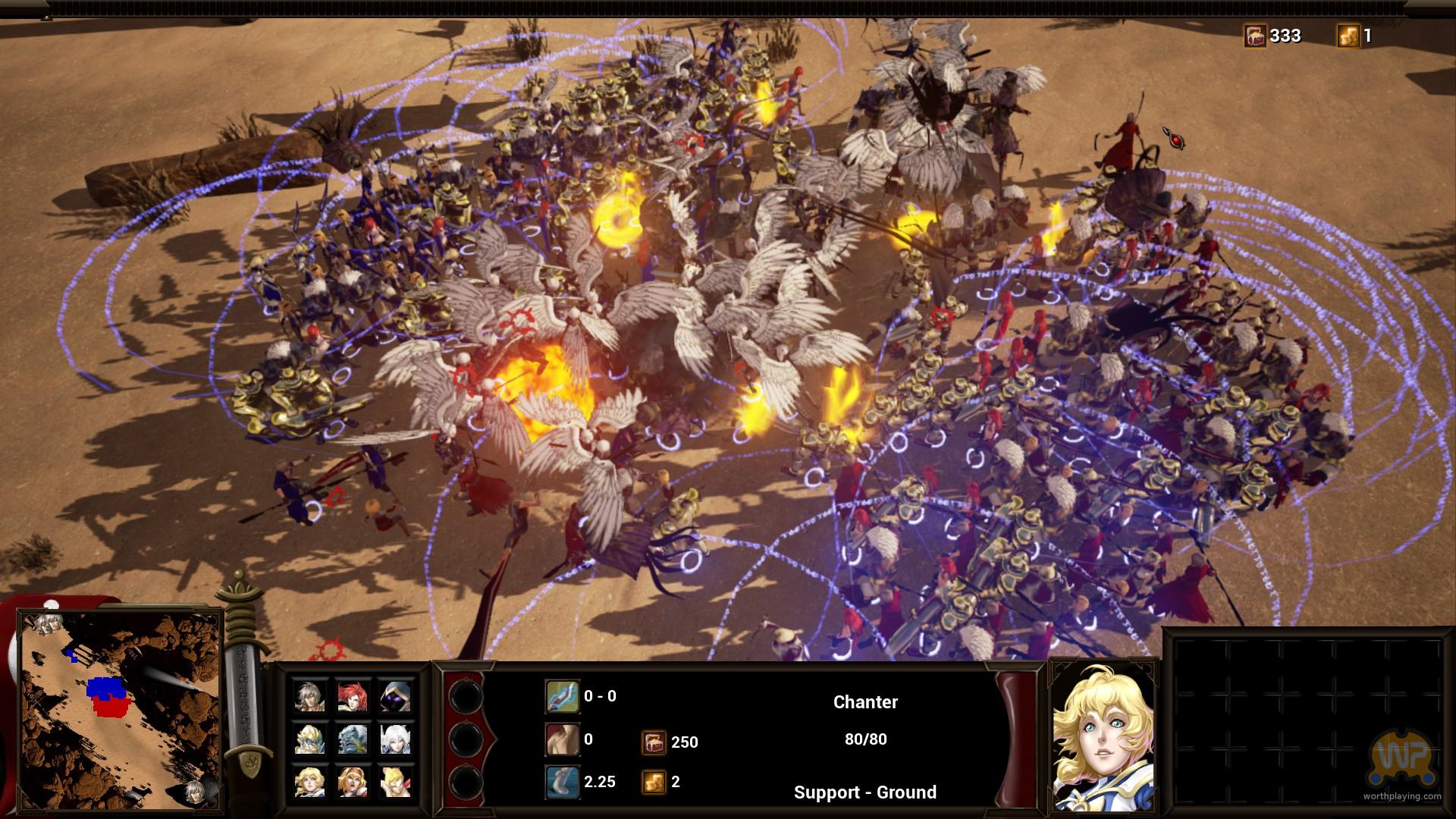Choose the white-haired pale unit portrait
The image size is (1456, 819).
(394, 739)
